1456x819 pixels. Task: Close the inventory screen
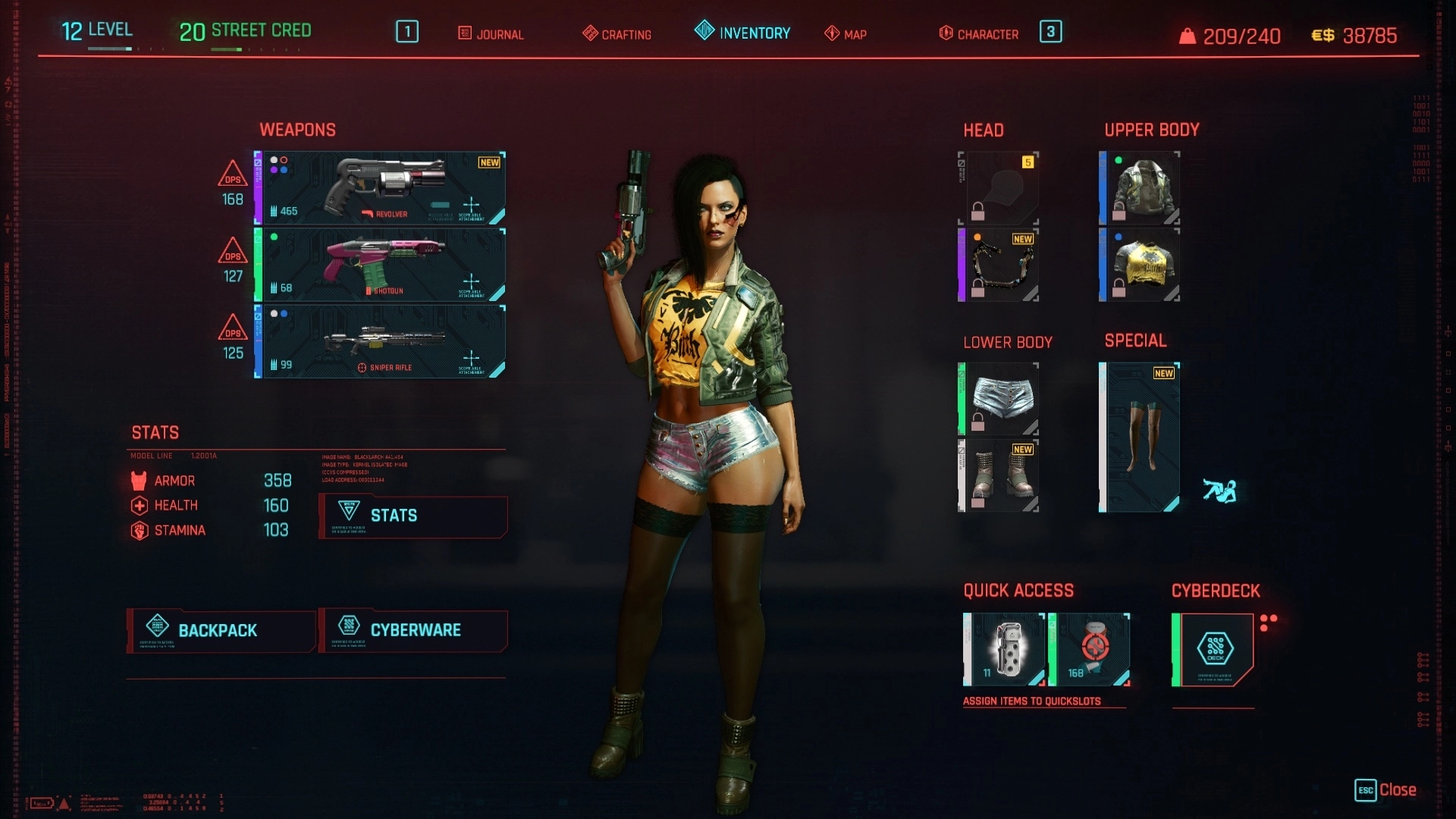click(x=1385, y=790)
